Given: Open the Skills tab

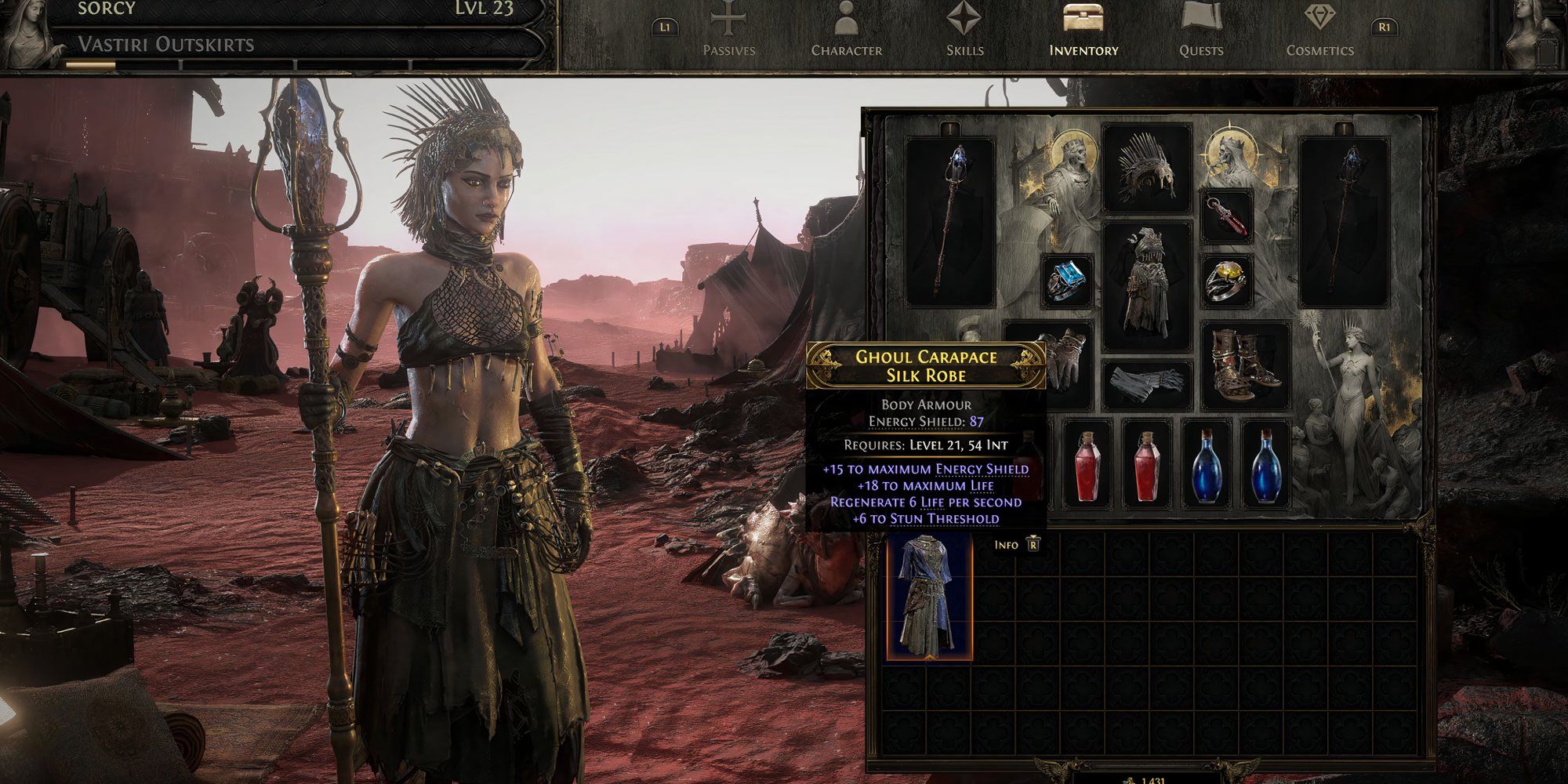Looking at the screenshot, I should (x=964, y=33).
